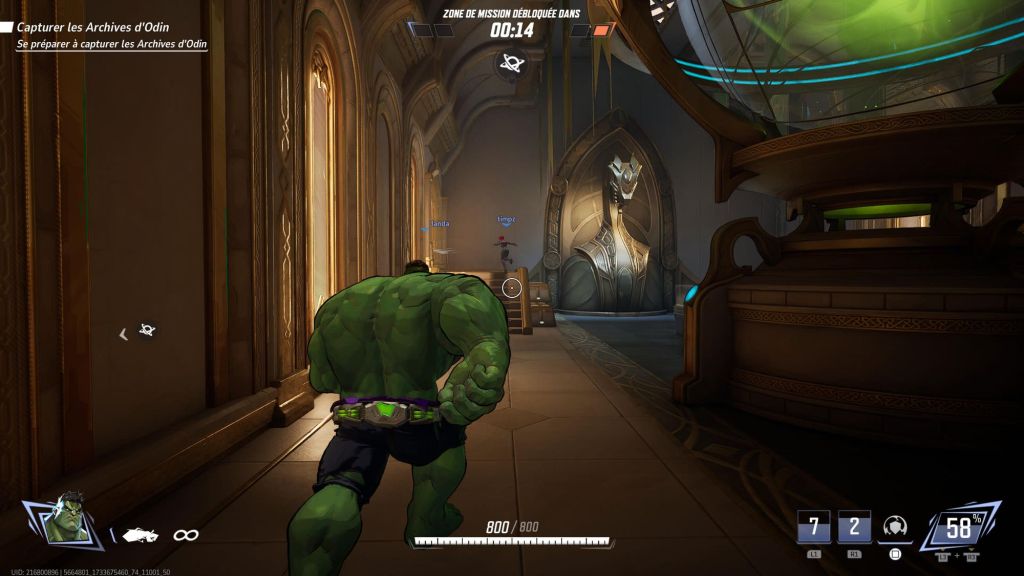Select the ability slot showing cooldown 7
The height and width of the screenshot is (576, 1024).
813,526
